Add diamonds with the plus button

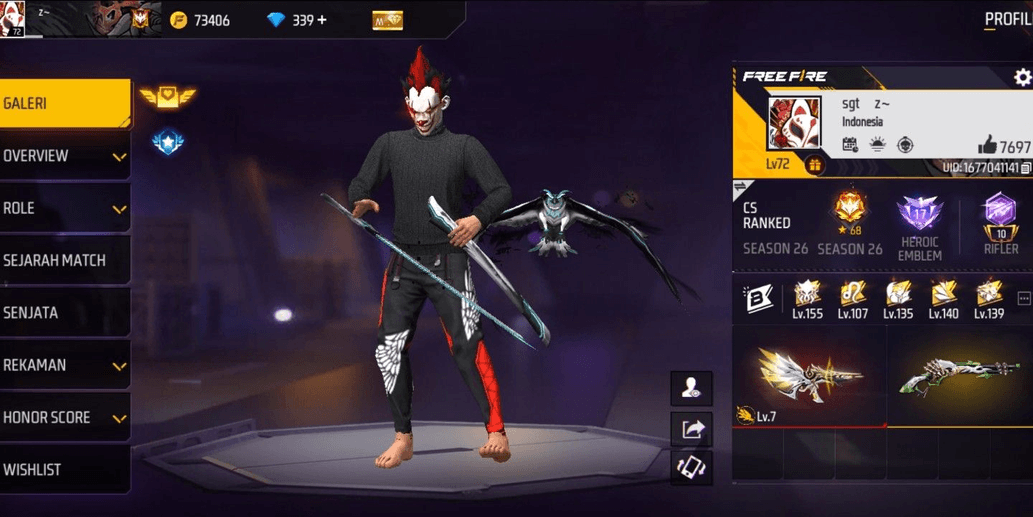[x=321, y=20]
